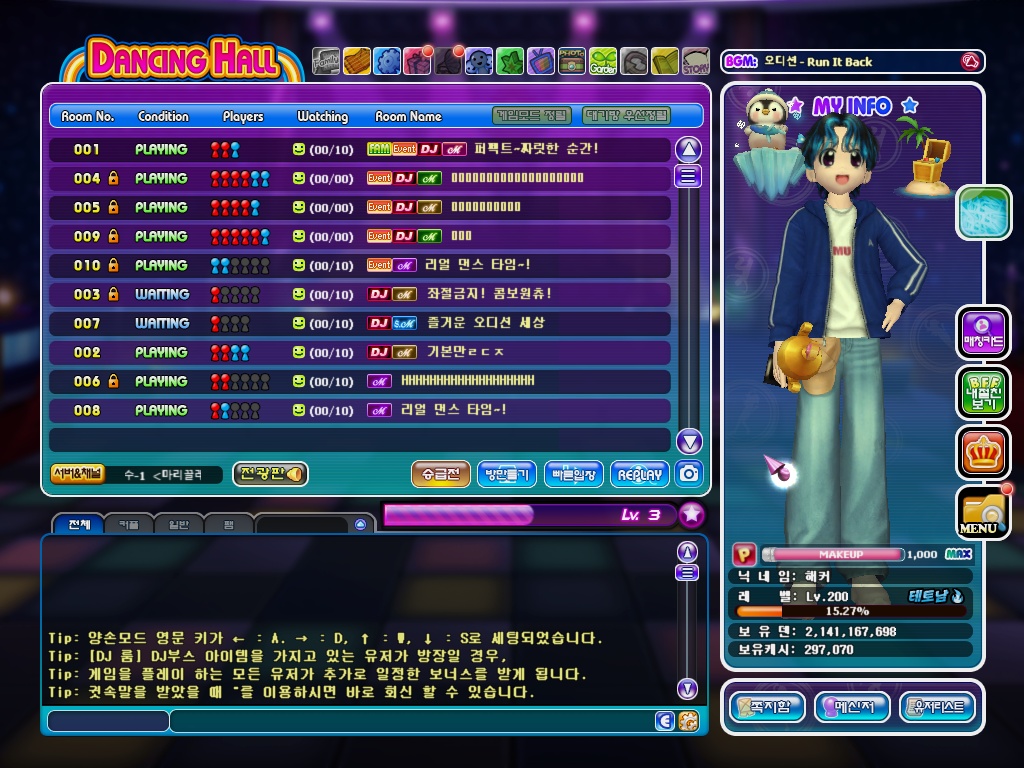This screenshot has height=768, width=1024.
Task: Launch the 메신저 messenger
Action: [x=852, y=708]
